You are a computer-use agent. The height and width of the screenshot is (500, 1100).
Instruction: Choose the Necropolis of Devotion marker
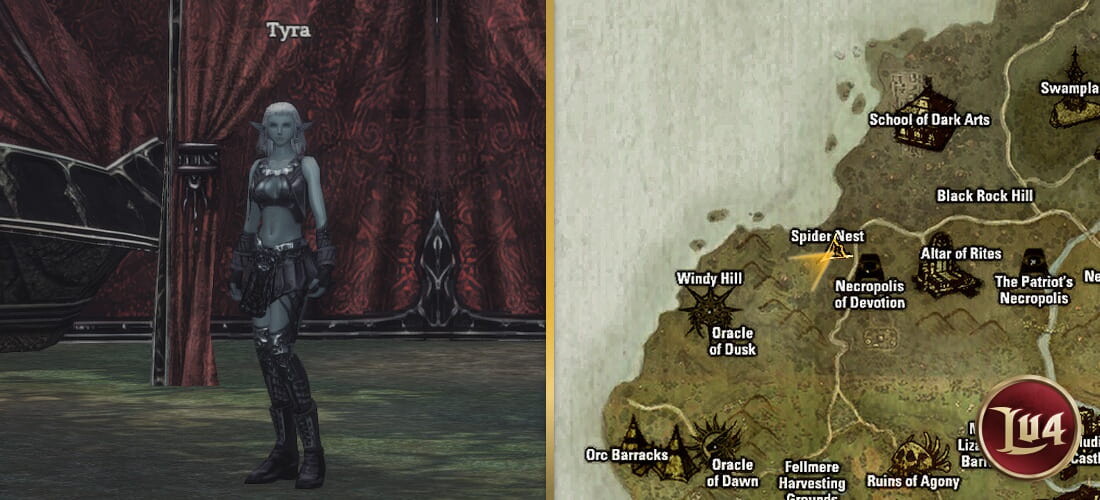[x=869, y=267]
